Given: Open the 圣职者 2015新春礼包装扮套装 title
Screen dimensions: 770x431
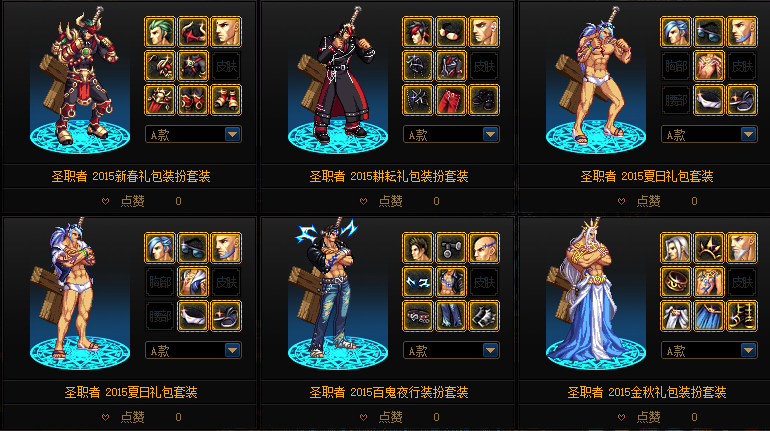Looking at the screenshot, I should coord(131,176).
